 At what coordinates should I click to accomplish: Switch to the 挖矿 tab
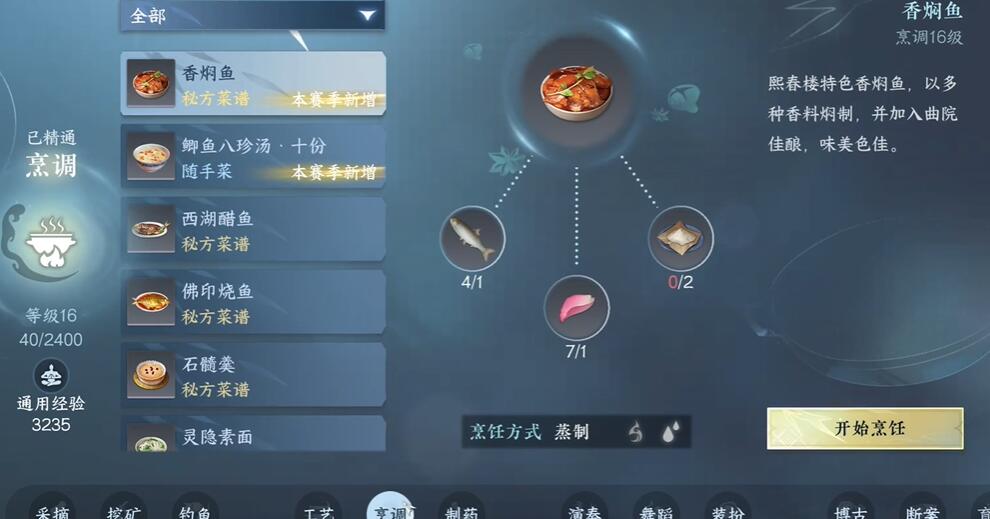click(123, 510)
